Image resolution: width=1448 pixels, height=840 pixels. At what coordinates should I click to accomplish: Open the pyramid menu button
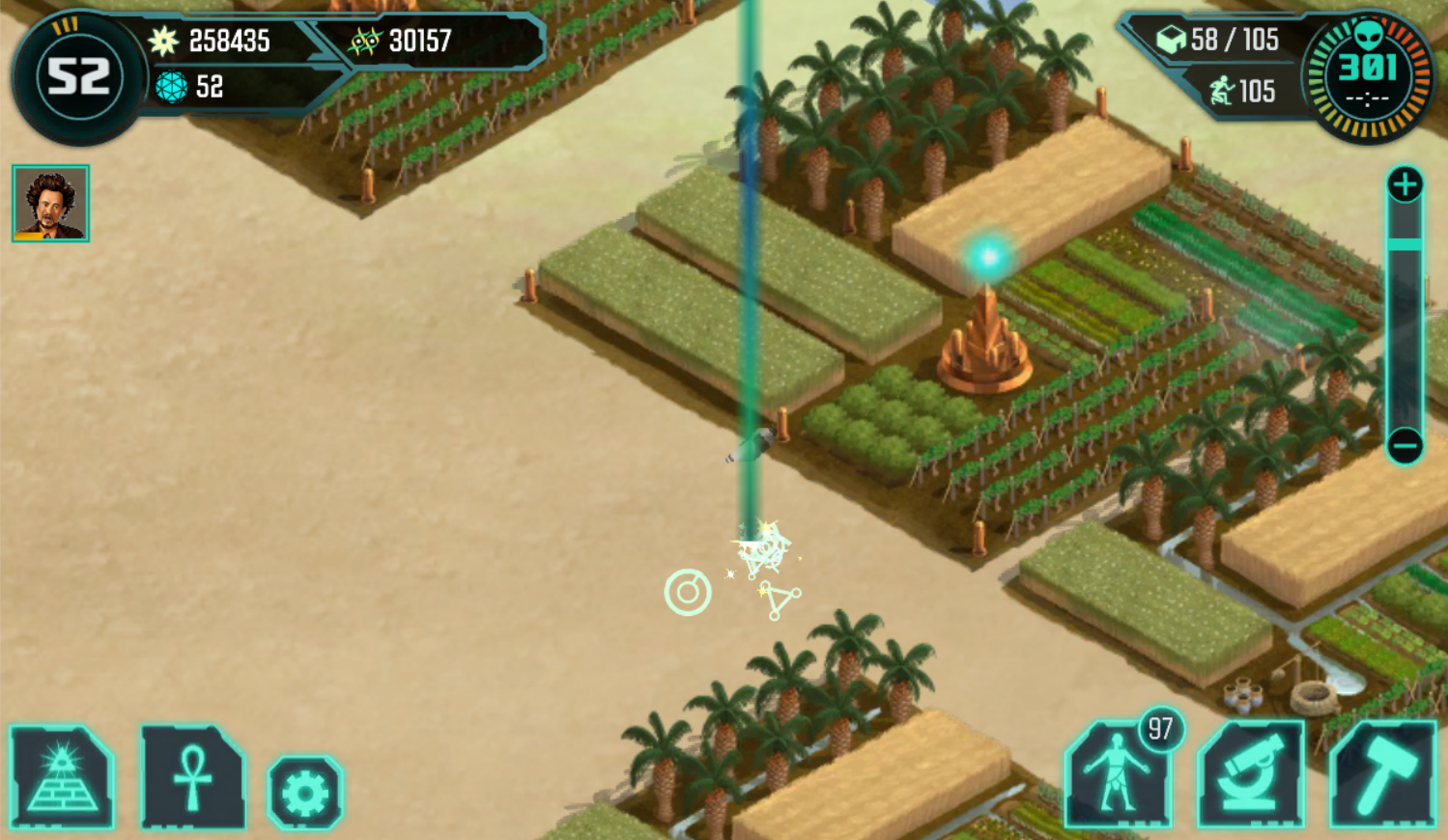tap(62, 778)
